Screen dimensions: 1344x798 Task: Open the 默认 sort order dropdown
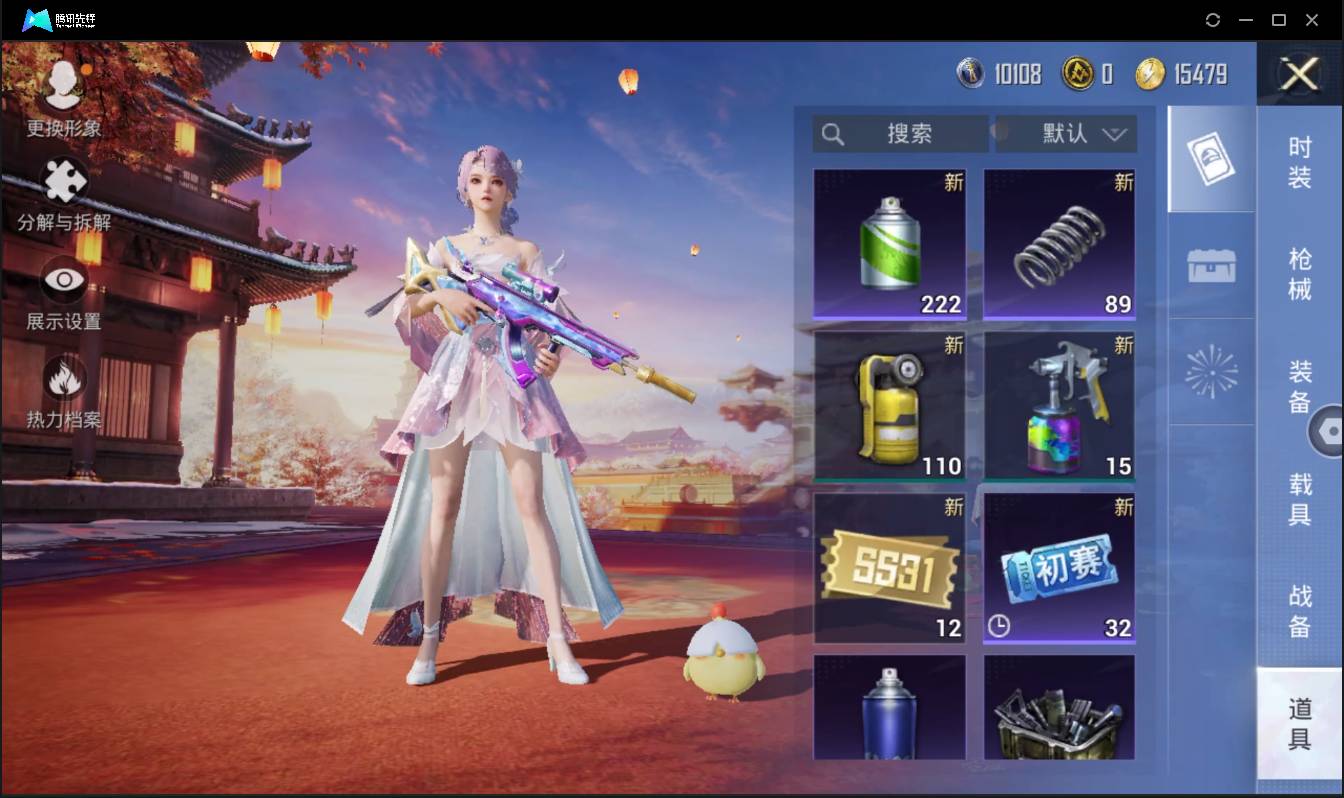(1066, 134)
